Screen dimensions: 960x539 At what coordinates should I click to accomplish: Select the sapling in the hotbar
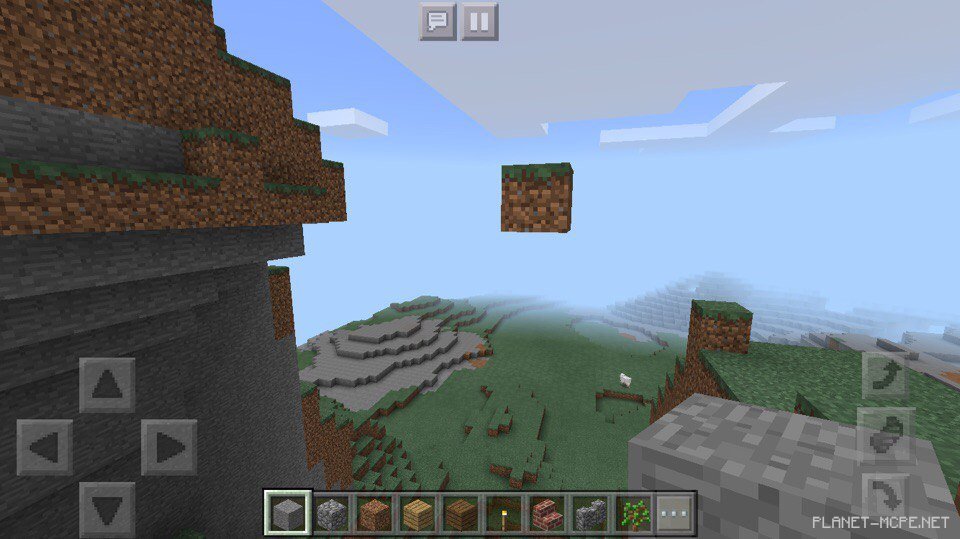[632, 514]
